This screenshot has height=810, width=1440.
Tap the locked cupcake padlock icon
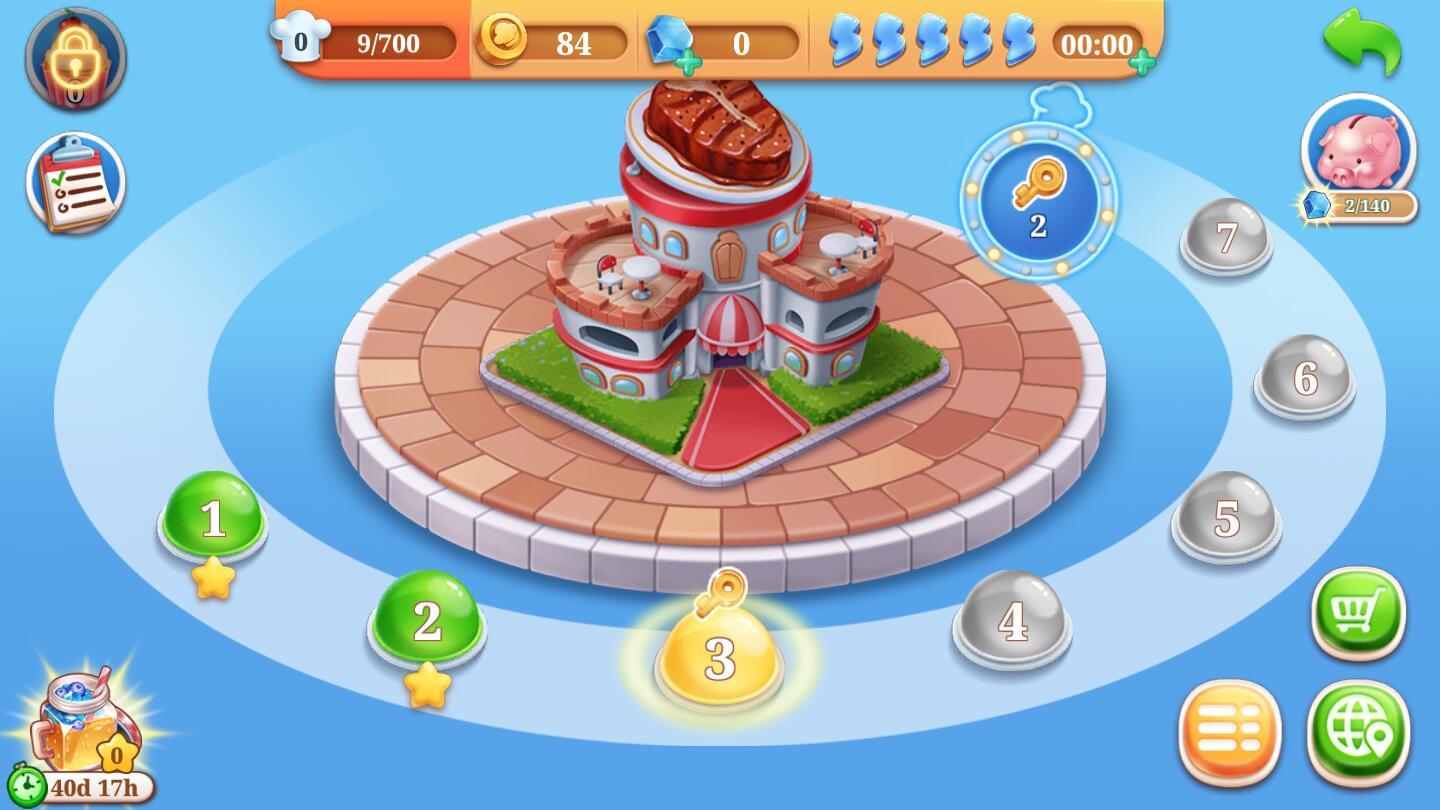[76, 58]
